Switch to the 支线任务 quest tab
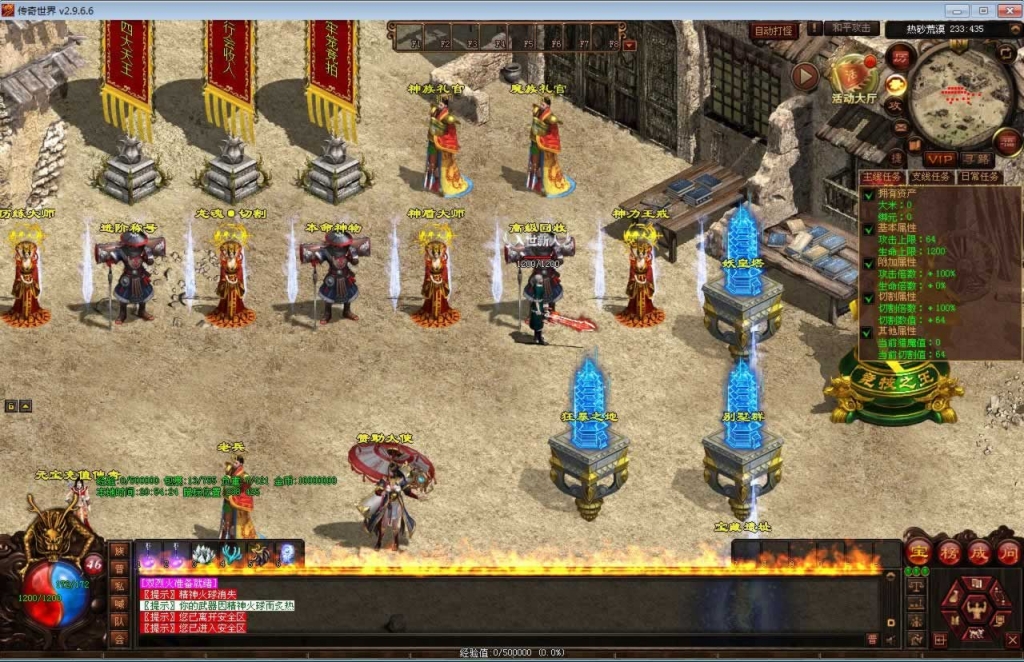The width and height of the screenshot is (1024, 662). tap(931, 177)
